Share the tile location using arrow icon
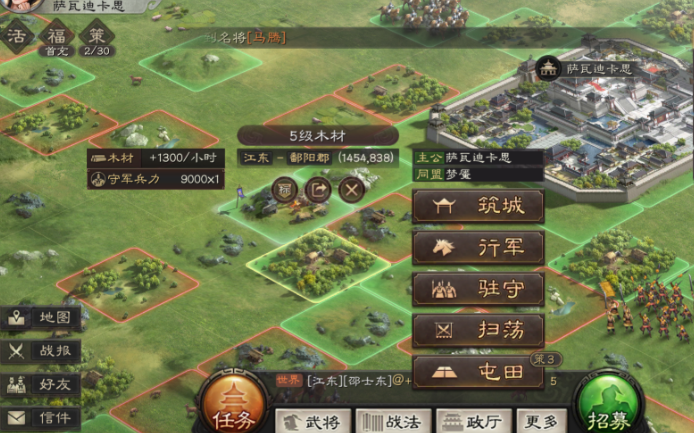694x433 pixels. click(x=318, y=188)
